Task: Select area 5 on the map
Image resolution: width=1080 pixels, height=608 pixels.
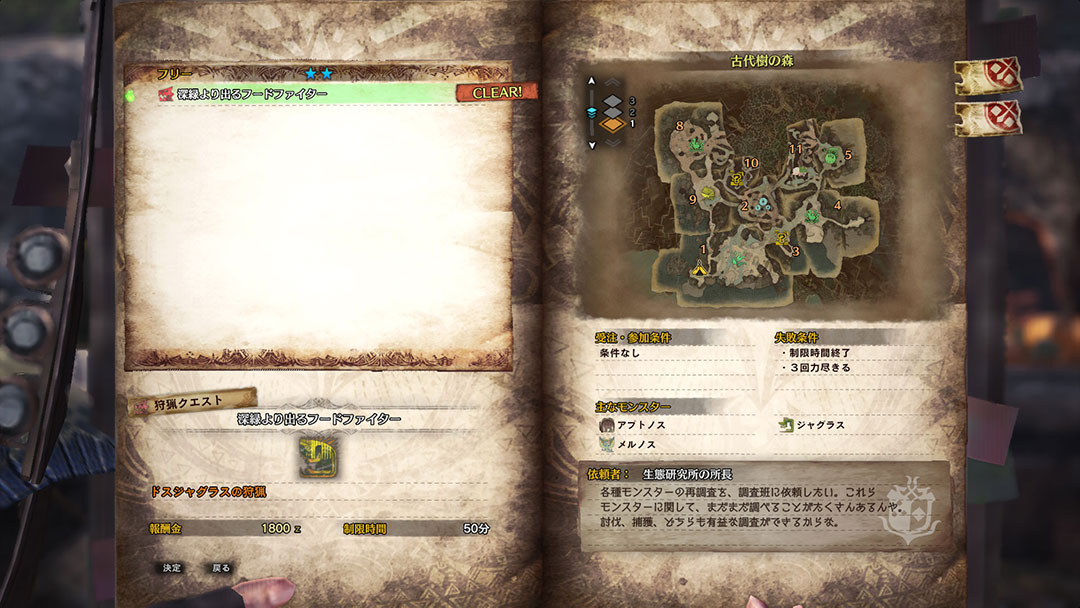Action: [x=847, y=155]
